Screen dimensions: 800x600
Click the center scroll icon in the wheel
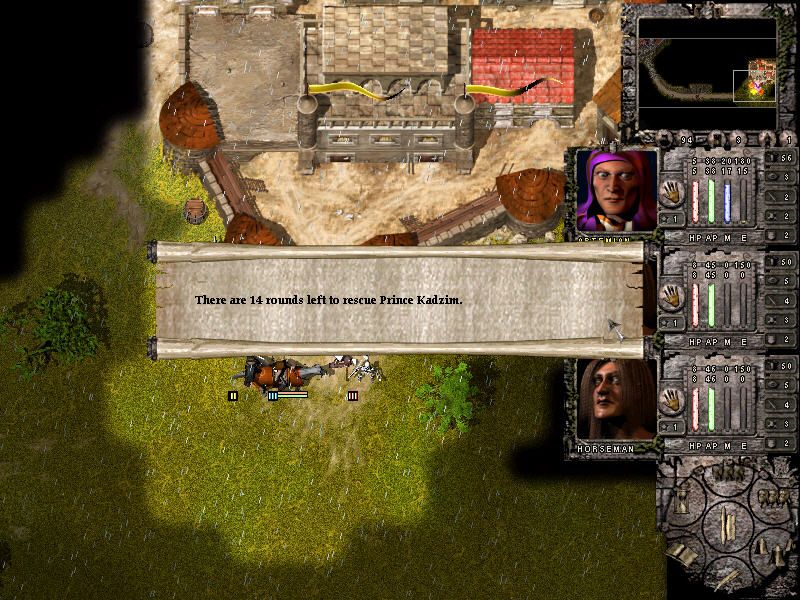(727, 524)
